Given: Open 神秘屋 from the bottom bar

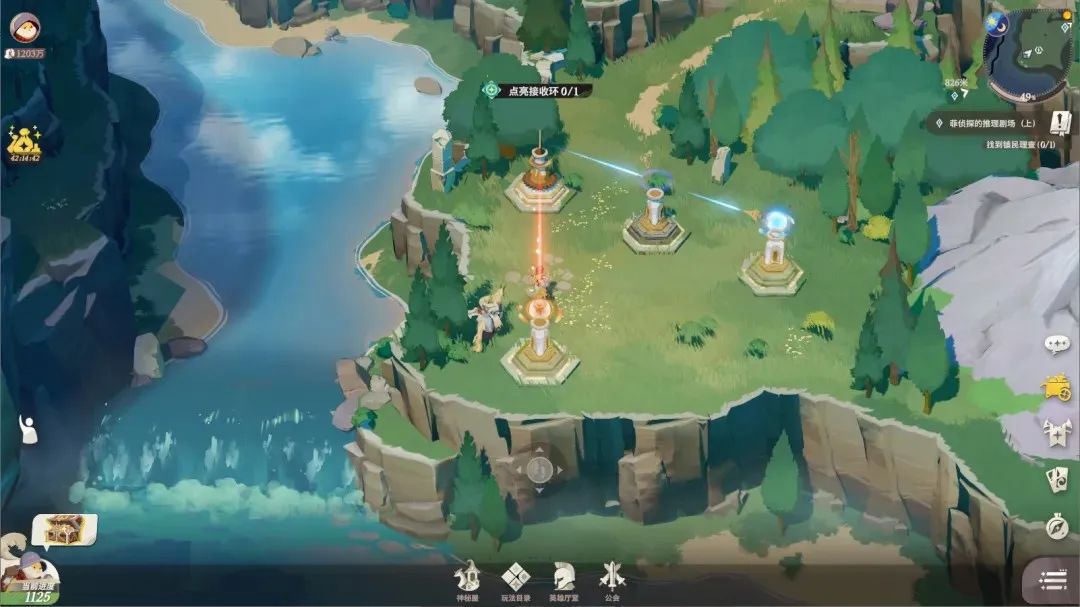Looking at the screenshot, I should [467, 581].
